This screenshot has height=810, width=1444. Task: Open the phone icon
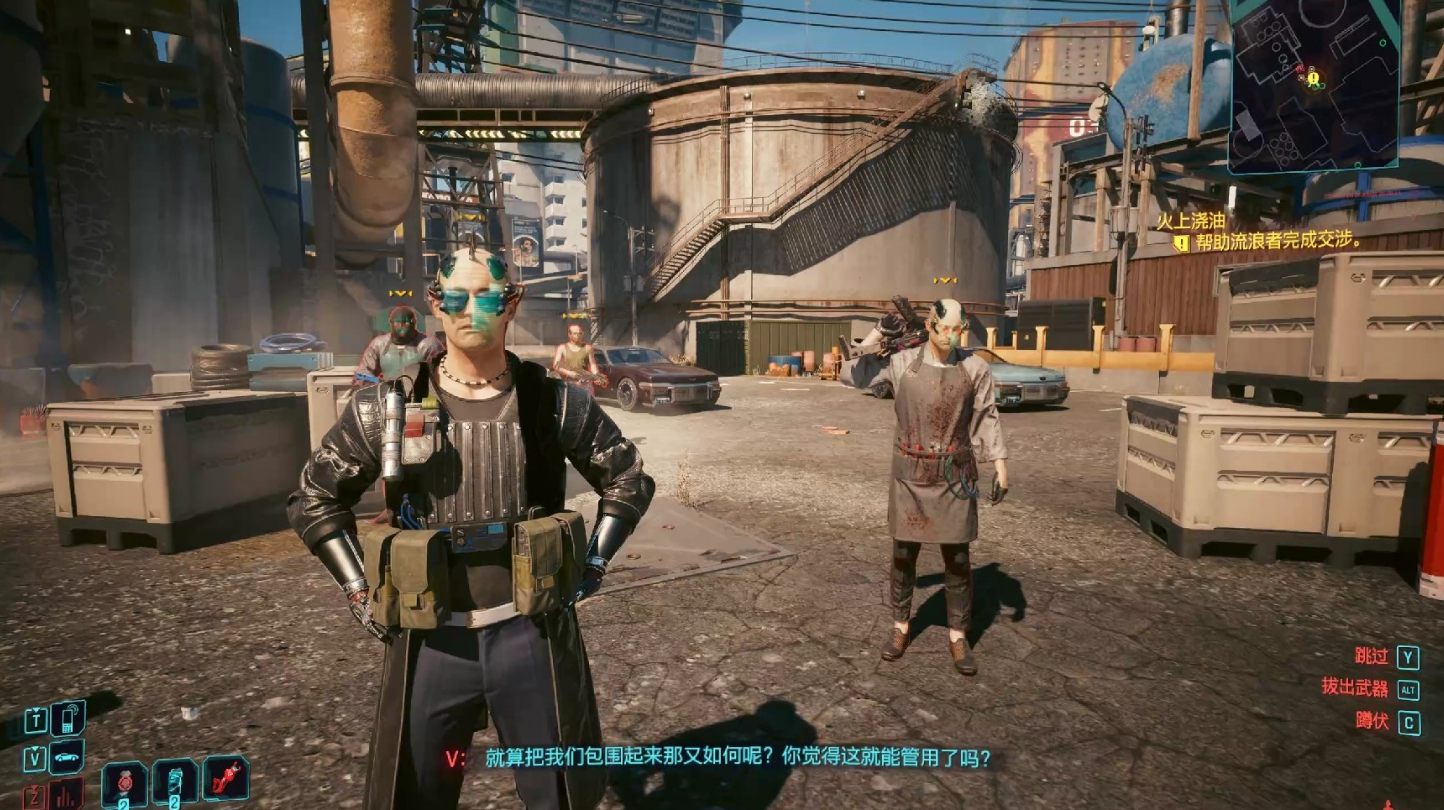(x=67, y=718)
